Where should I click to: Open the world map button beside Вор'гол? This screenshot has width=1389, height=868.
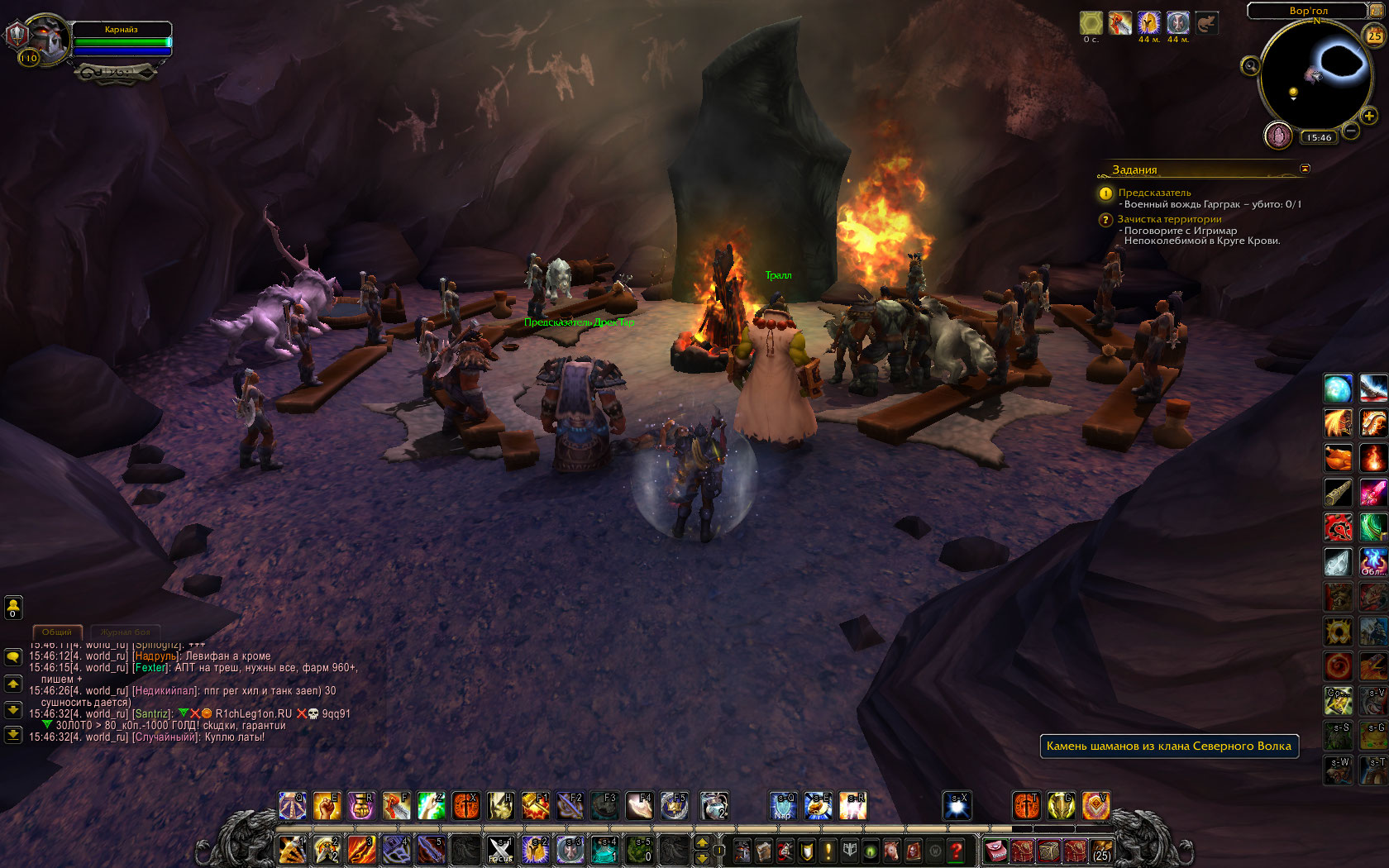1377,10
